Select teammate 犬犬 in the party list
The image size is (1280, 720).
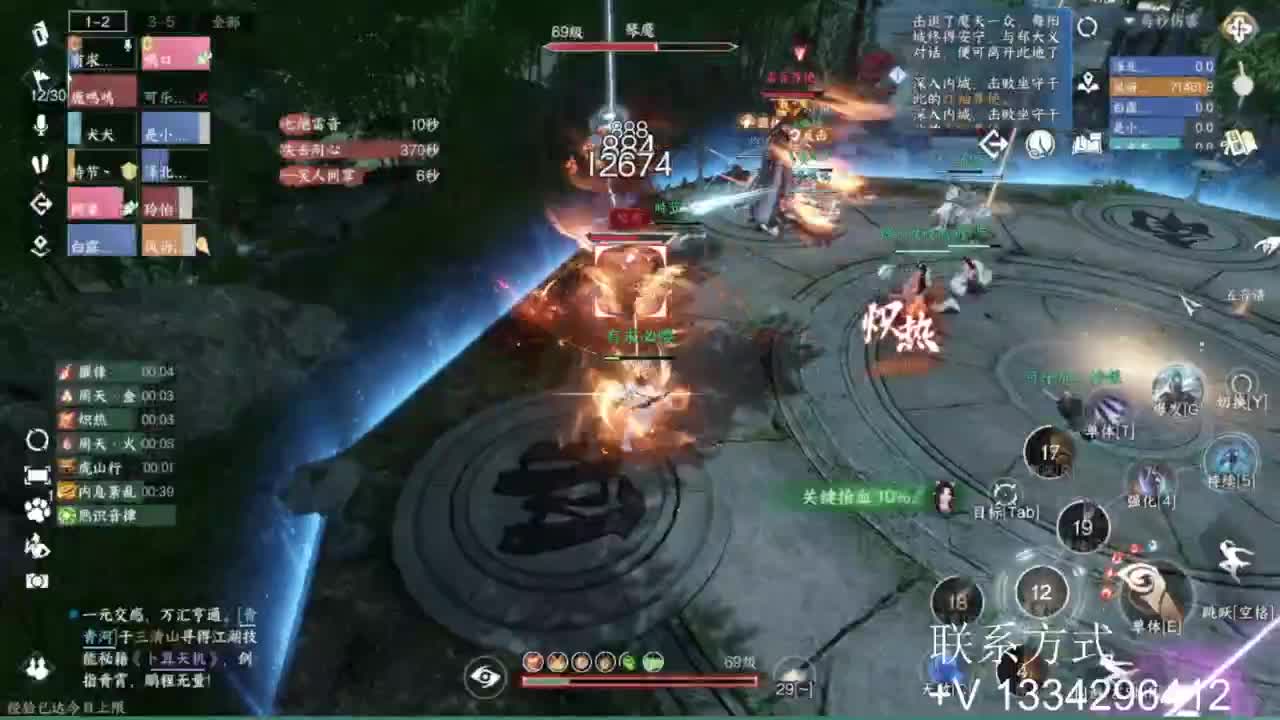tap(100, 133)
